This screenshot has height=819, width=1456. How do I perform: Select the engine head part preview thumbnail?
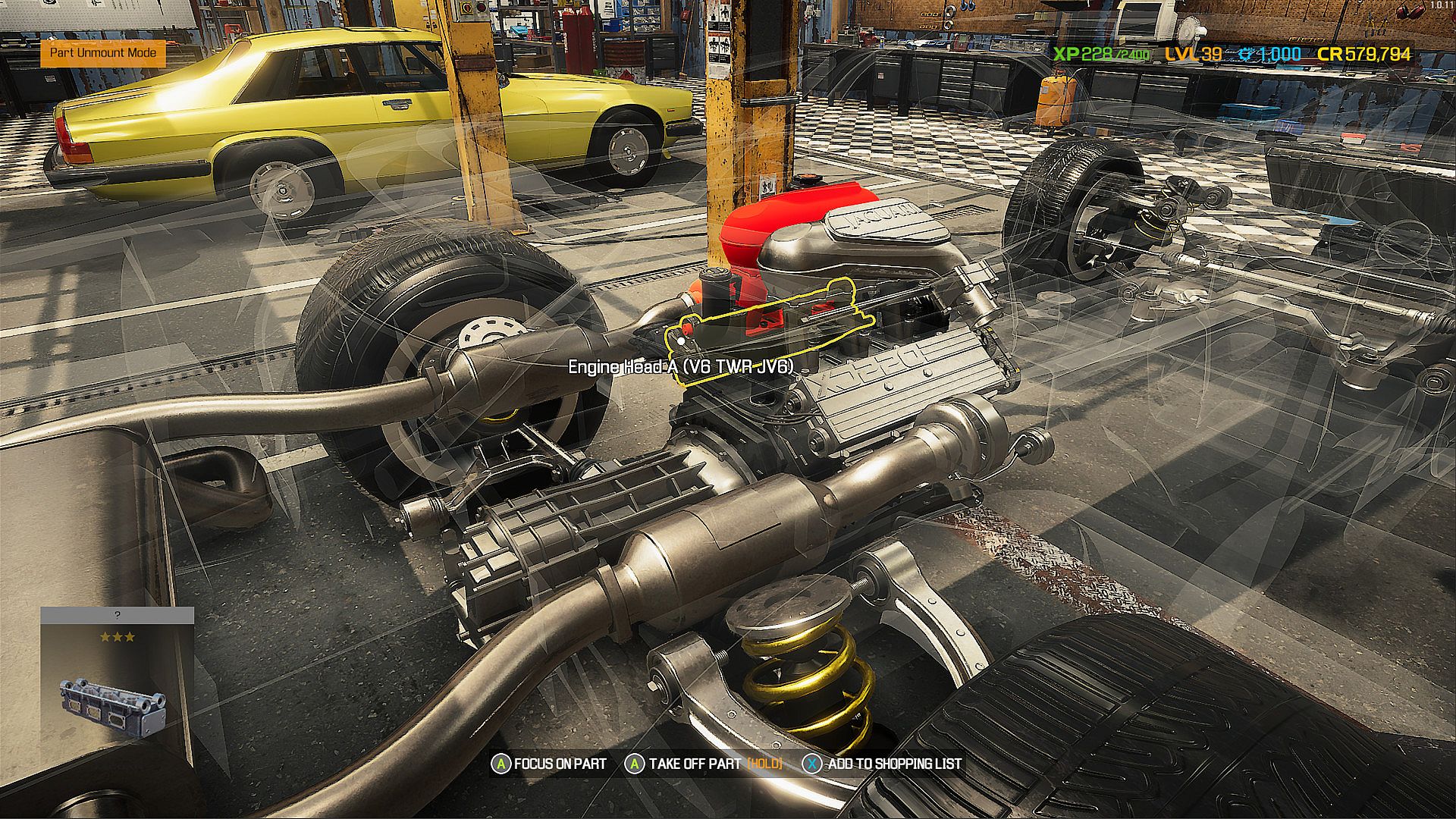(114, 707)
